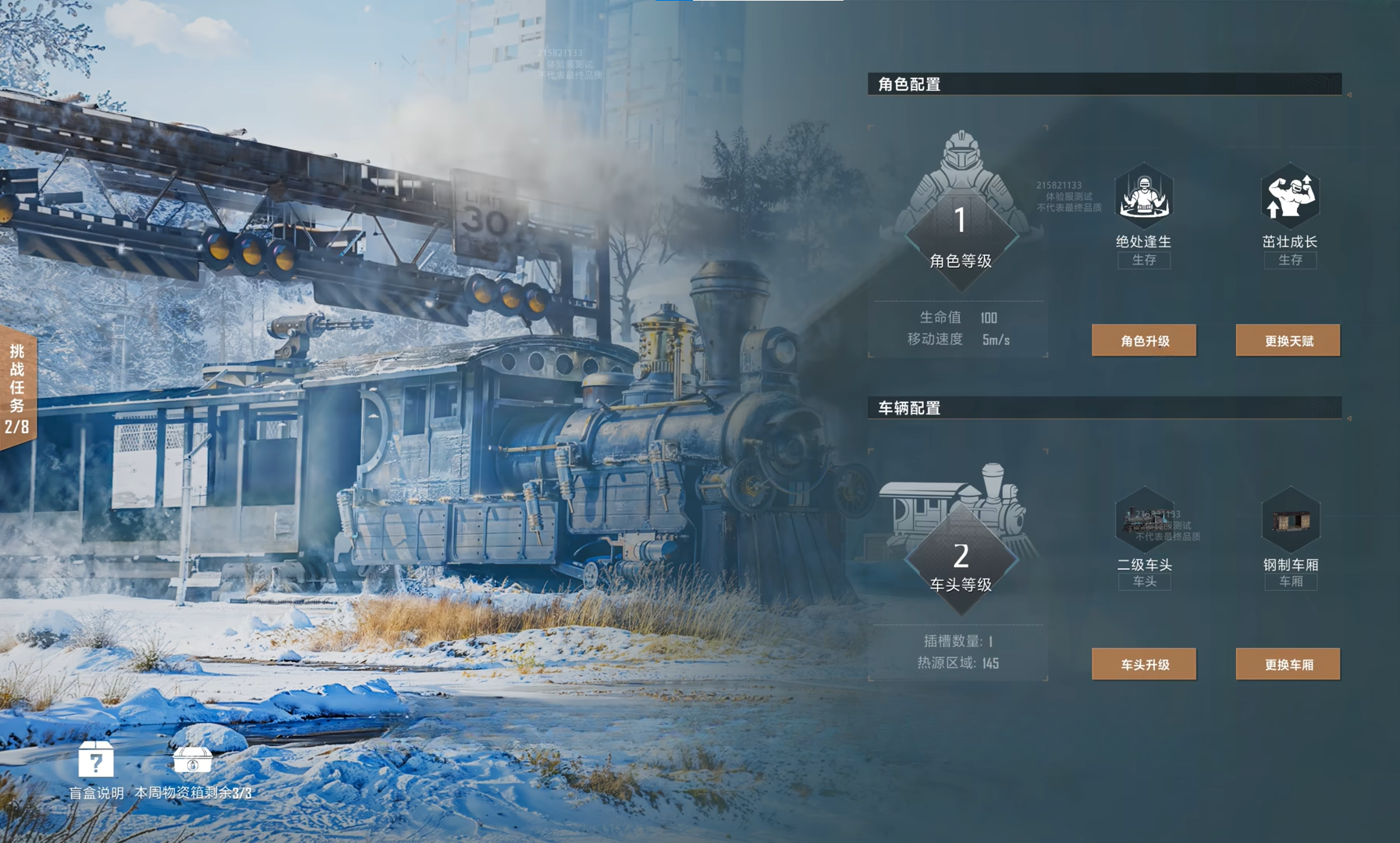This screenshot has width=1400, height=843.
Task: Open 盲盒说明 blind box info
Action: tap(96, 760)
